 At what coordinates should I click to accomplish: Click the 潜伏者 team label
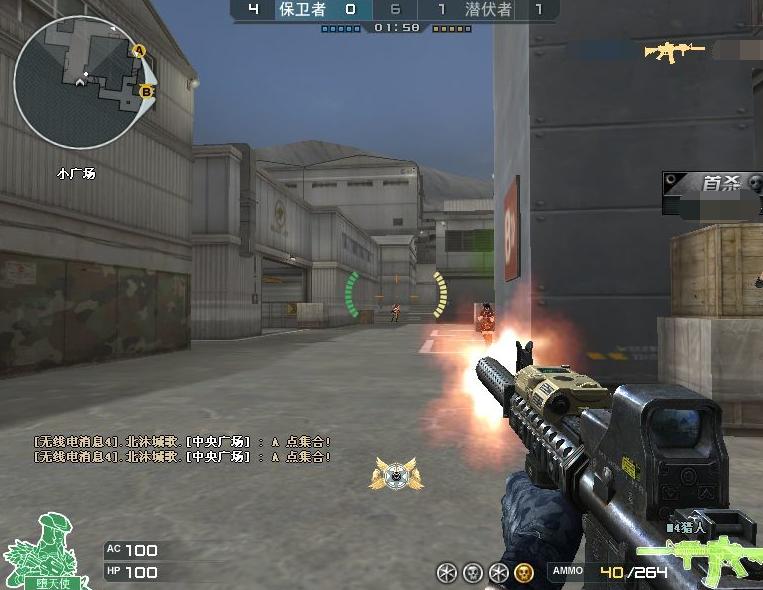tap(487, 10)
